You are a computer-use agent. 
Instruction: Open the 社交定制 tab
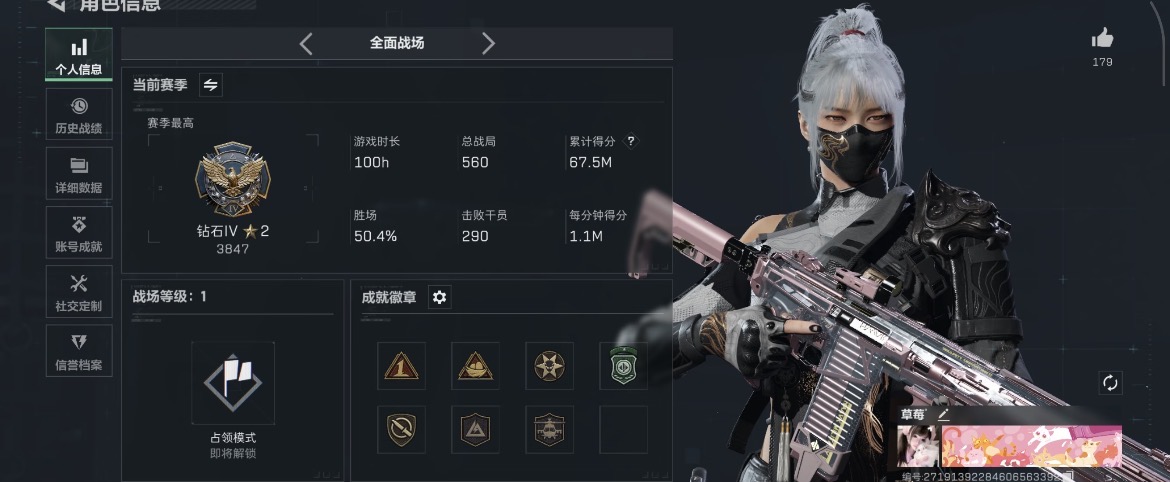(79, 293)
